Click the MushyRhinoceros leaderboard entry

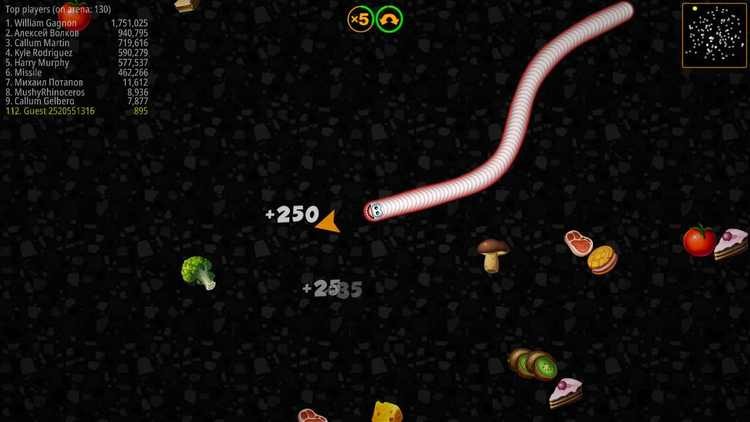click(x=75, y=92)
